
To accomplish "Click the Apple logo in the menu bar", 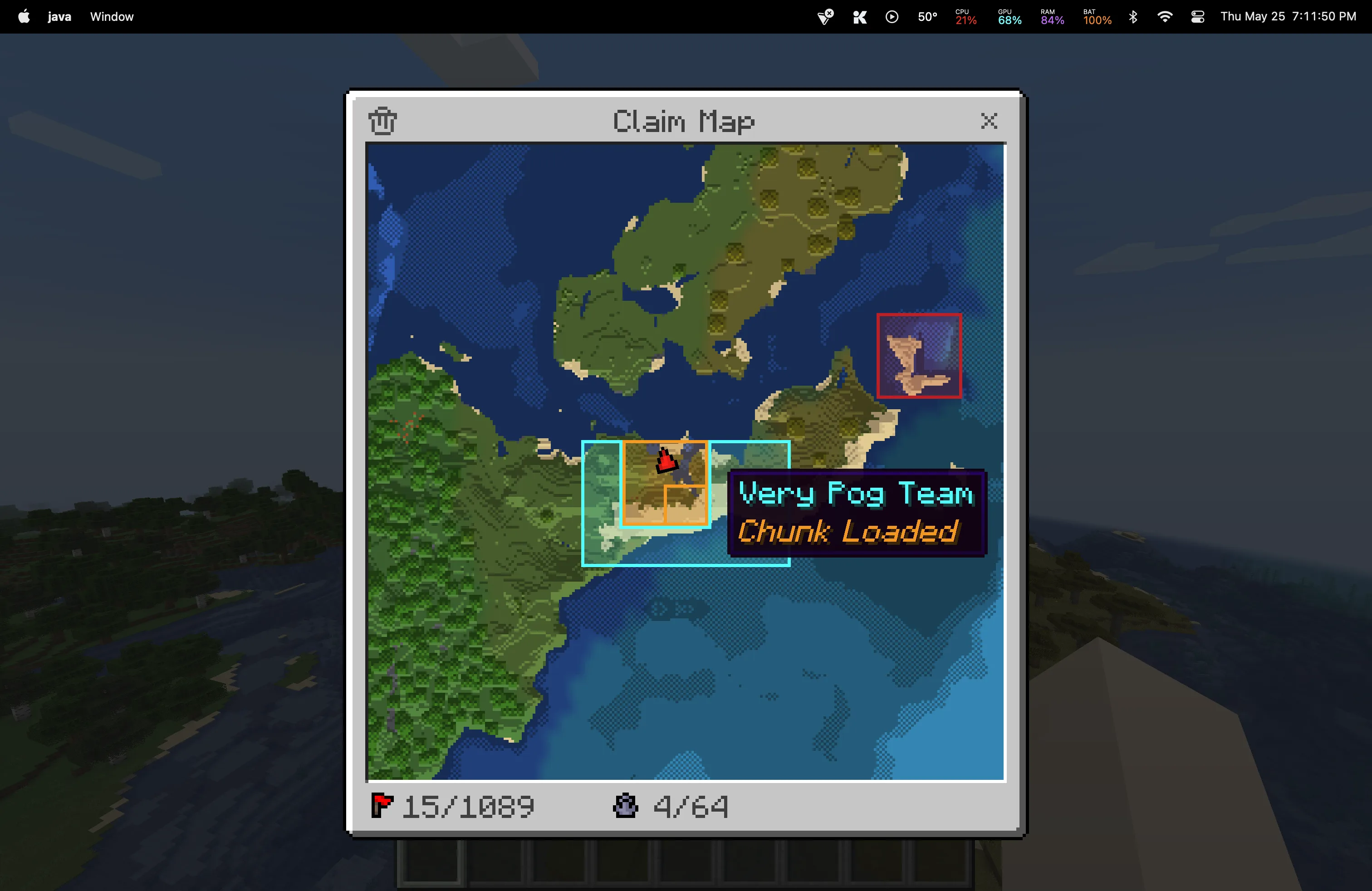I will pyautogui.click(x=24, y=17).
